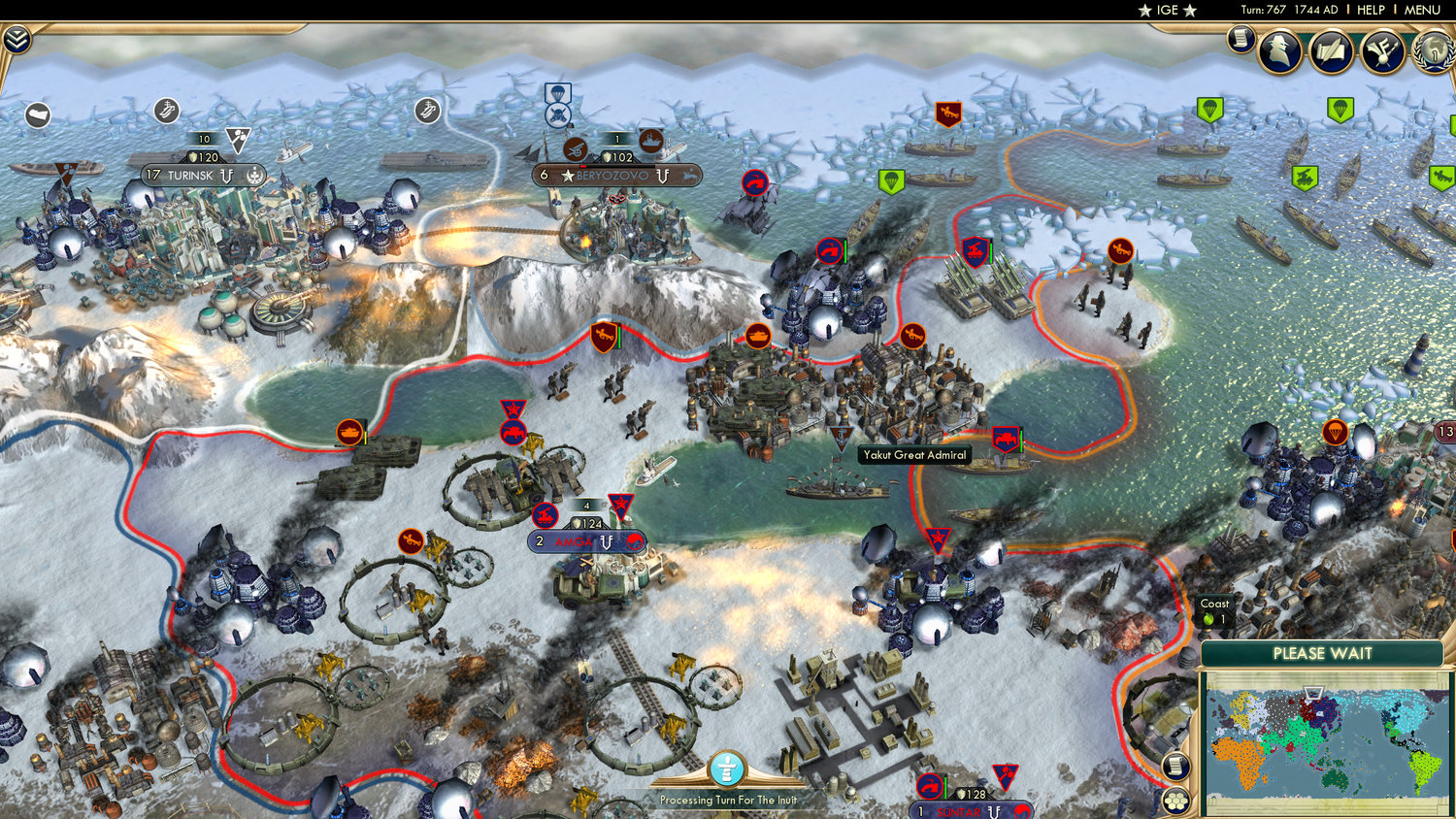Open HELP from the top bar
Screen dimensions: 1456x819
pos(1372,10)
